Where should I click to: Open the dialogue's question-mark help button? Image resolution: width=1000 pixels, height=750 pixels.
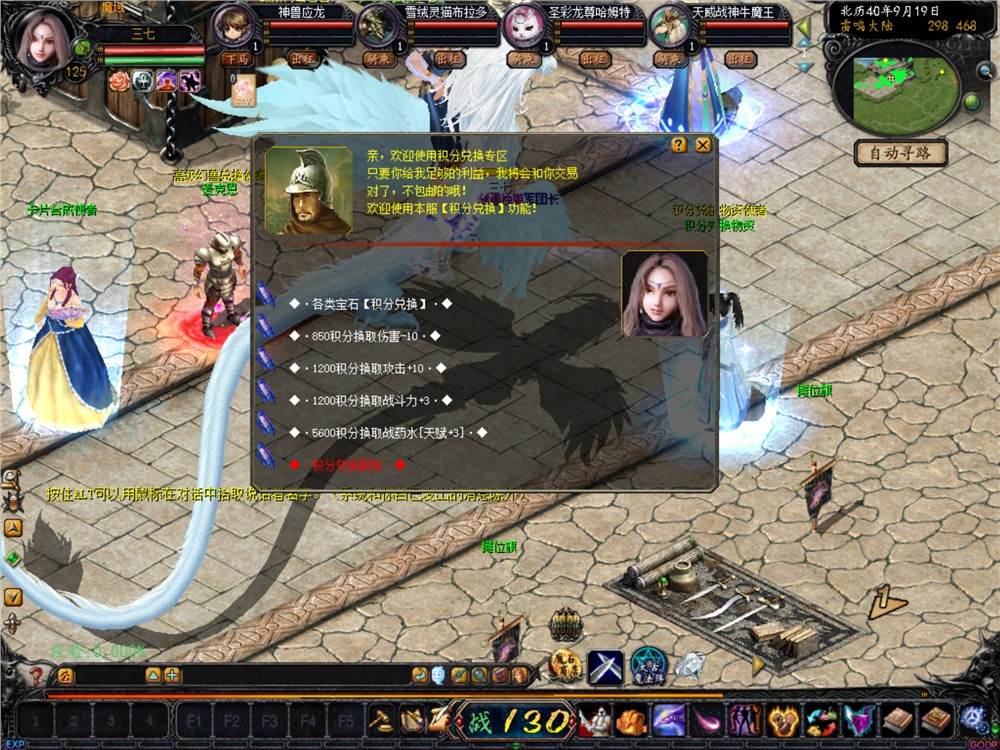[x=679, y=145]
